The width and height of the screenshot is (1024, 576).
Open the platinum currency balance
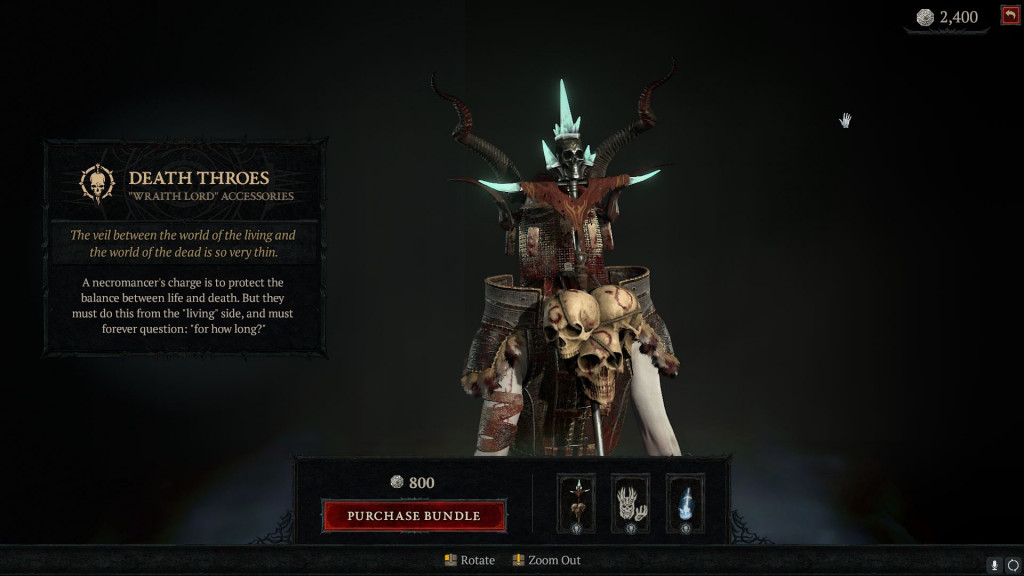coord(947,17)
